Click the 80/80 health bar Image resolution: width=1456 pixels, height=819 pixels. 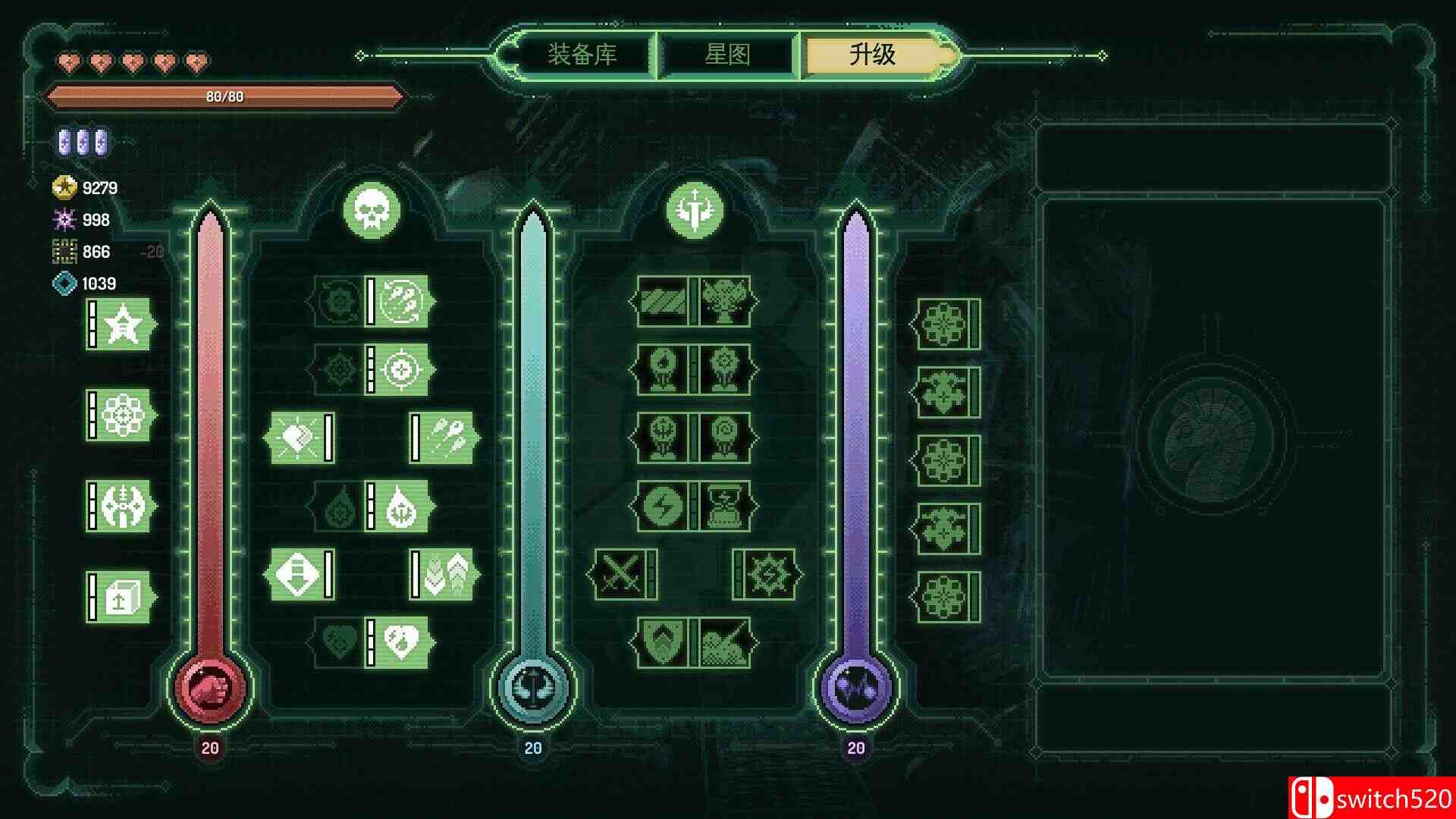[226, 96]
